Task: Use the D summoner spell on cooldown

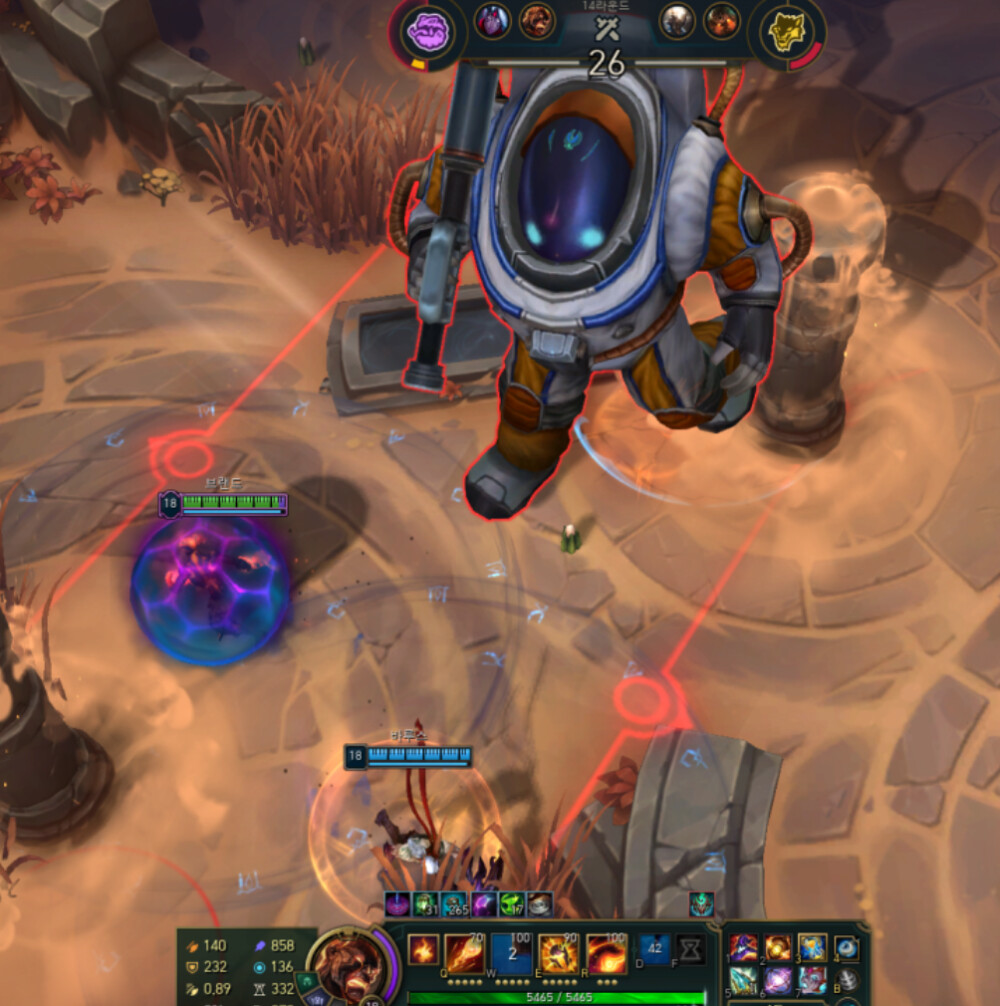Action: click(x=655, y=950)
